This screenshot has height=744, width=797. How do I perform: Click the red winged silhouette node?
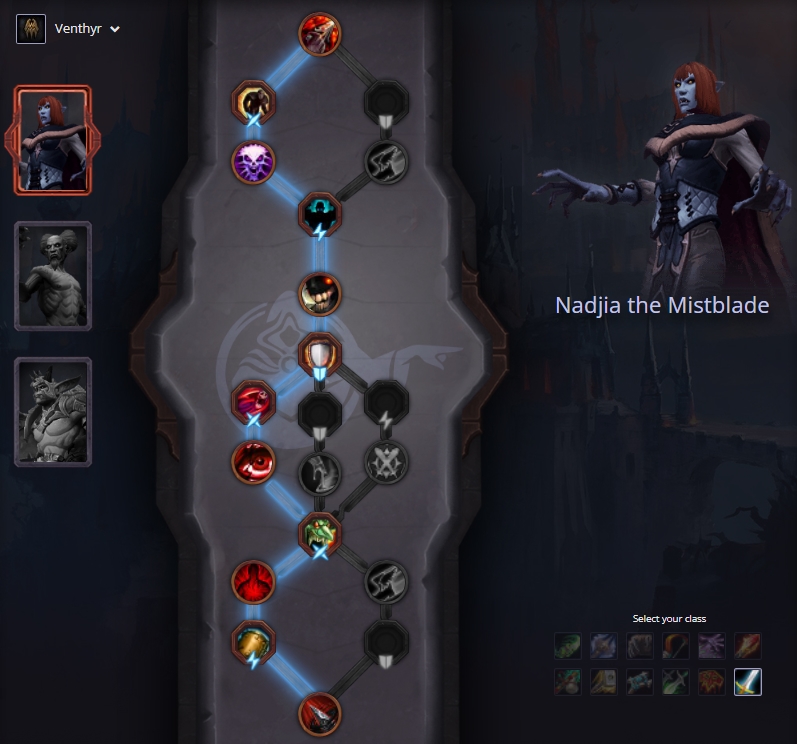(x=253, y=581)
